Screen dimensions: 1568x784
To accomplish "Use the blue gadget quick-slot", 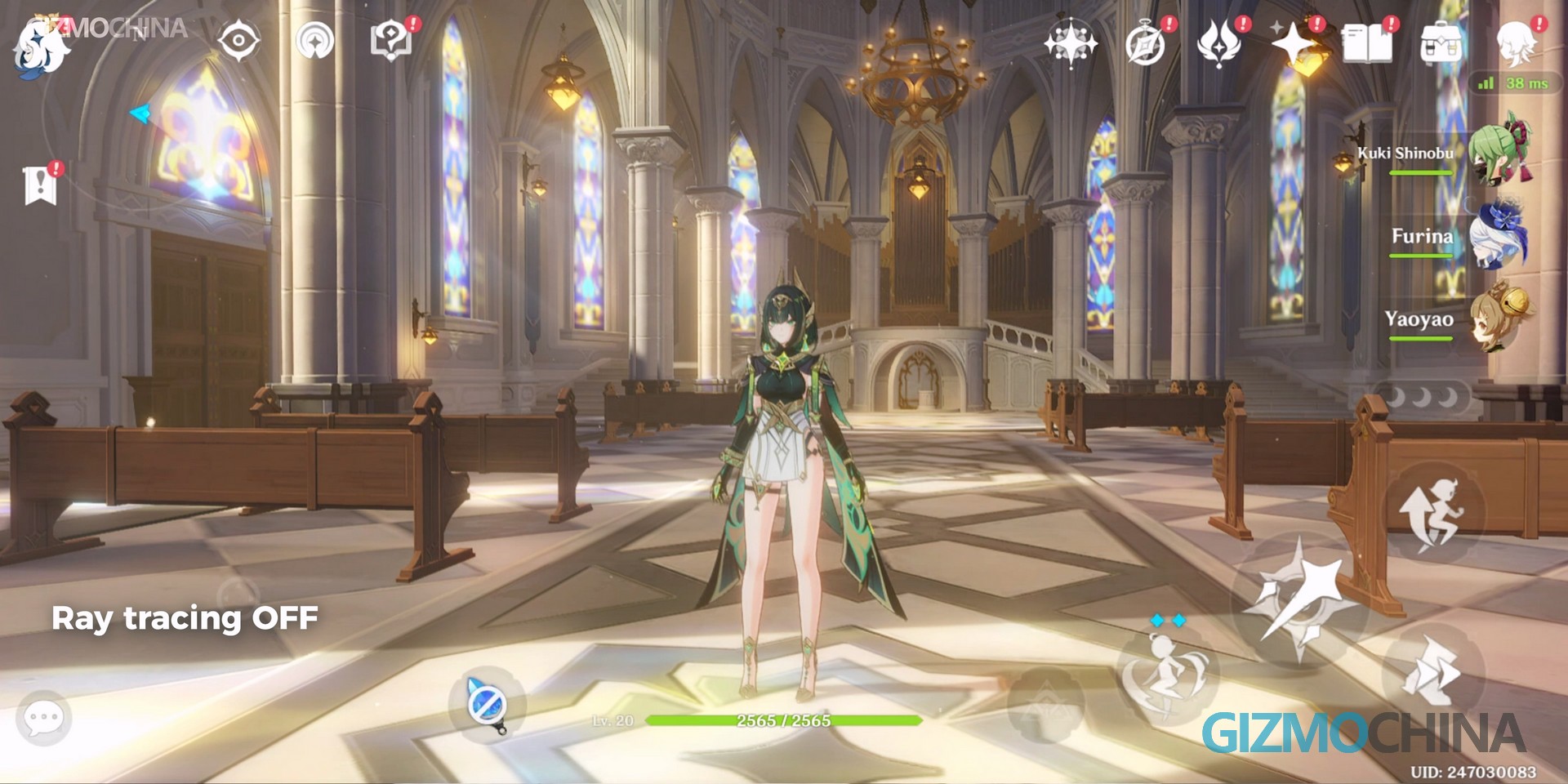I will [487, 704].
